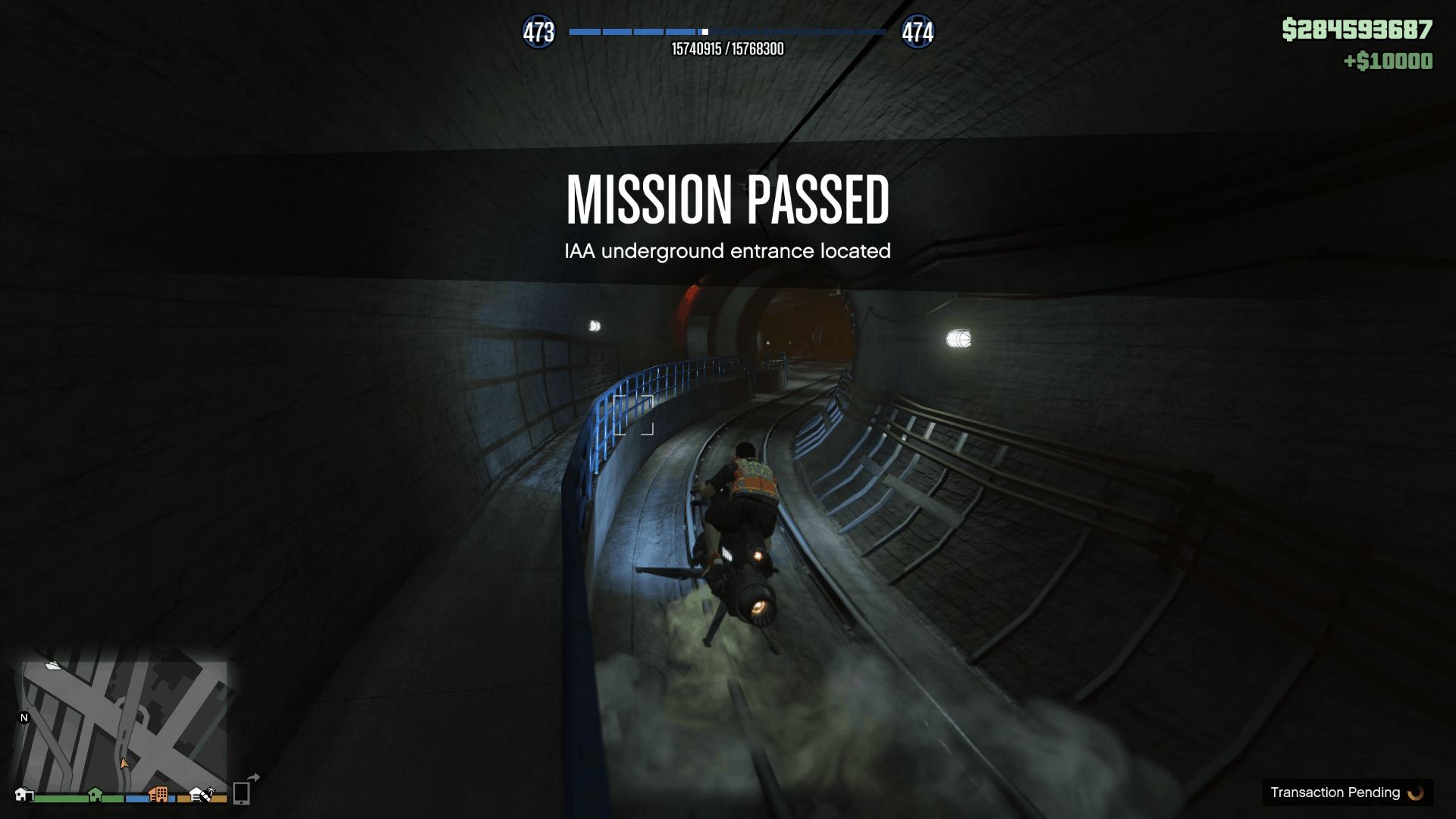The image size is (1456, 819).
Task: Expand the RP progress details
Action: (x=727, y=49)
